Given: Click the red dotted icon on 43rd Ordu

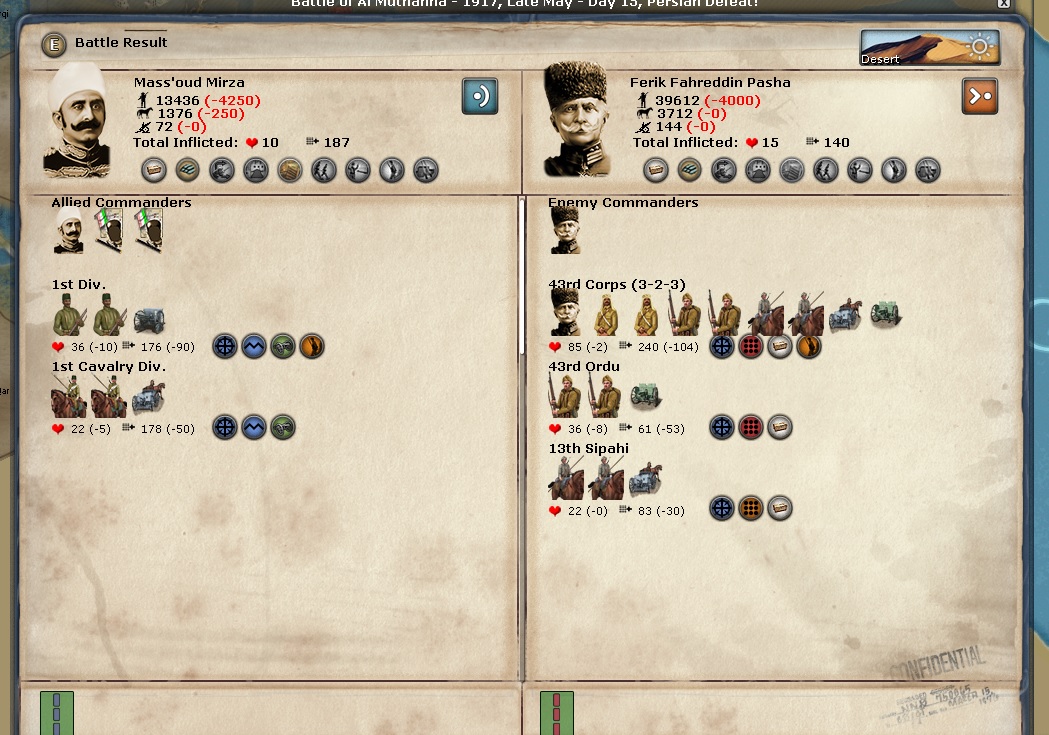Looking at the screenshot, I should (x=750, y=428).
